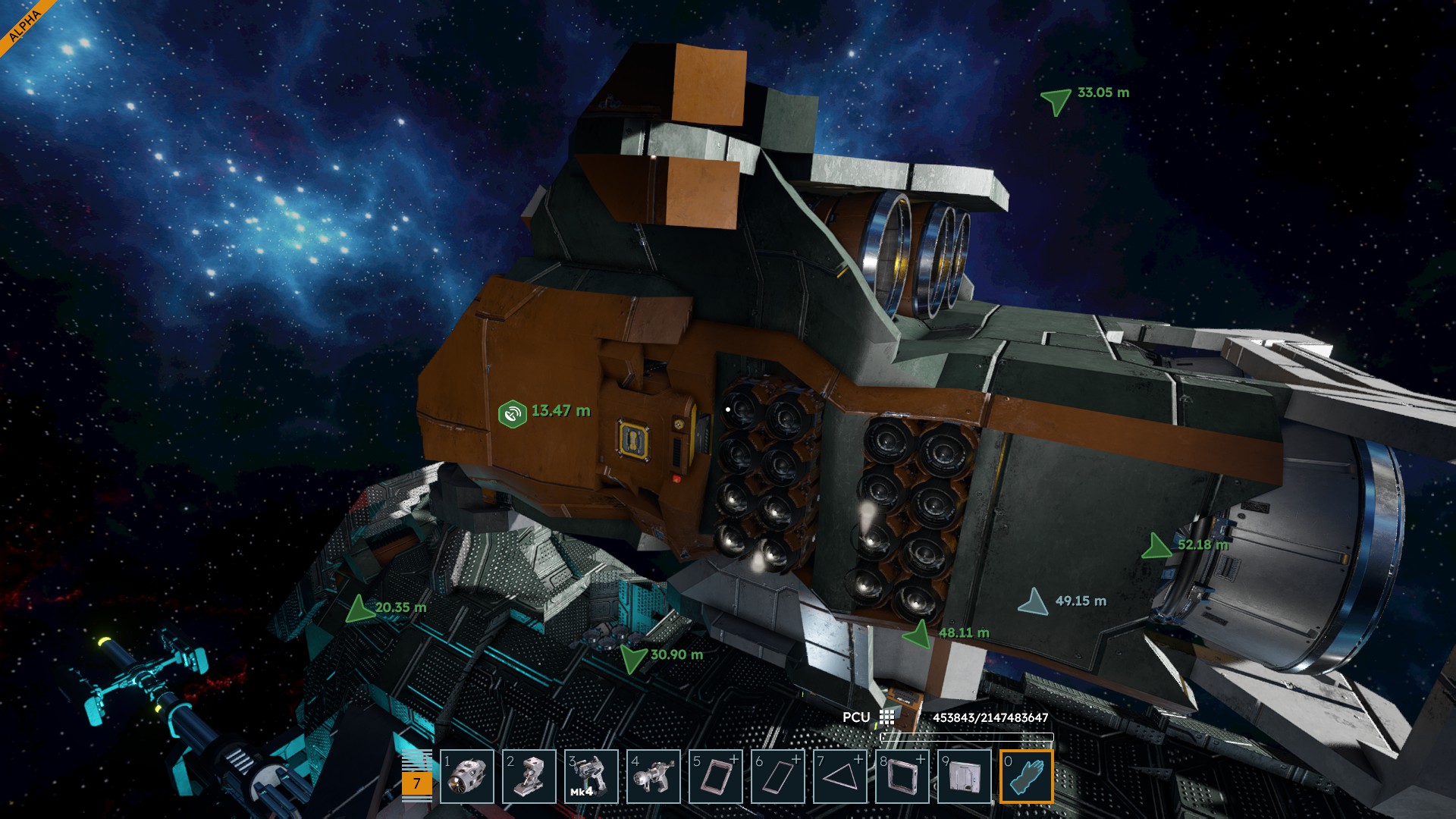Screen dimensions: 1456x819
Task: Select the door block in slot 9
Action: 965,777
